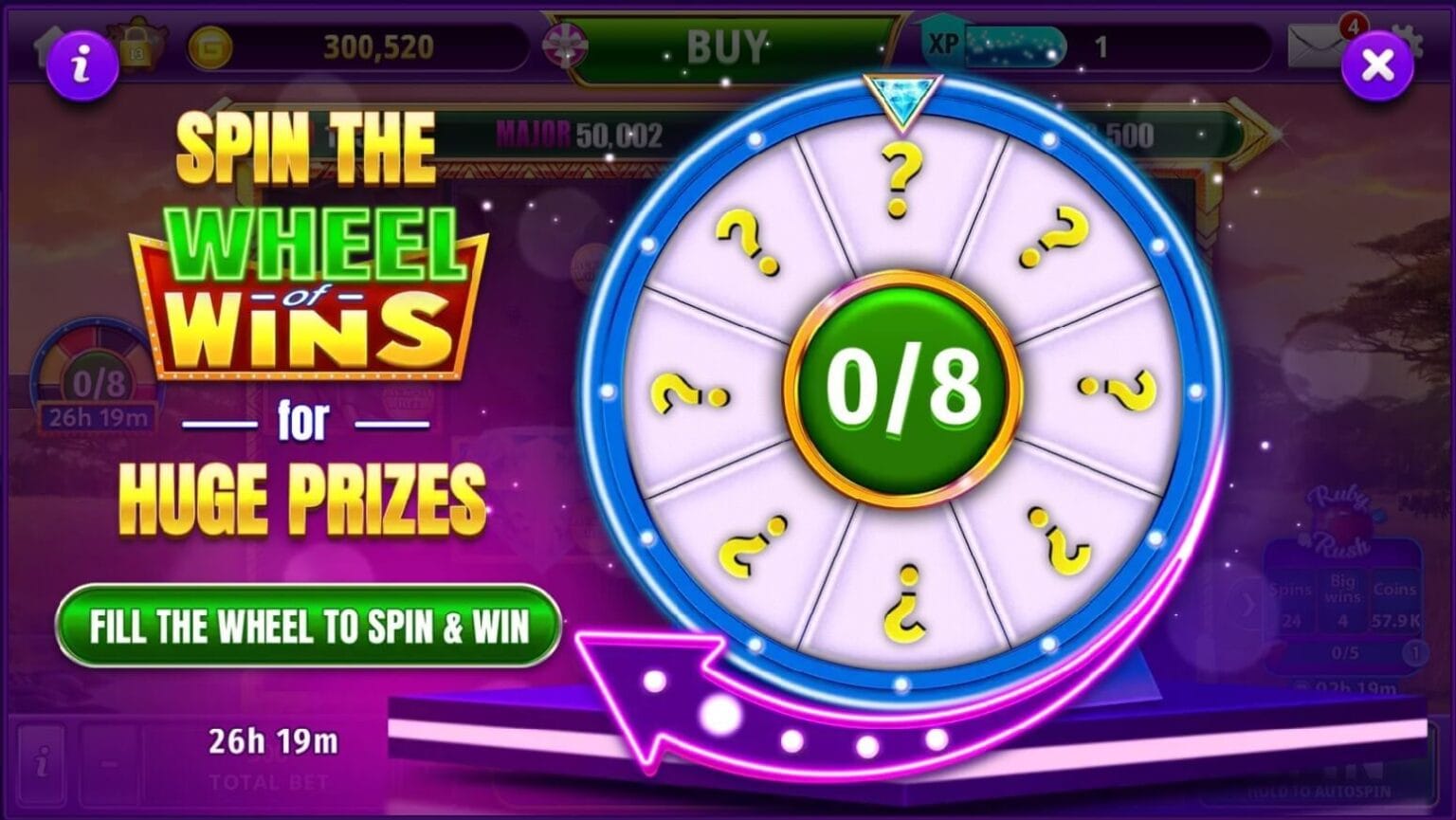Viewport: 1456px width, 820px height.
Task: Open the padlock level-13 icon
Action: [x=135, y=46]
